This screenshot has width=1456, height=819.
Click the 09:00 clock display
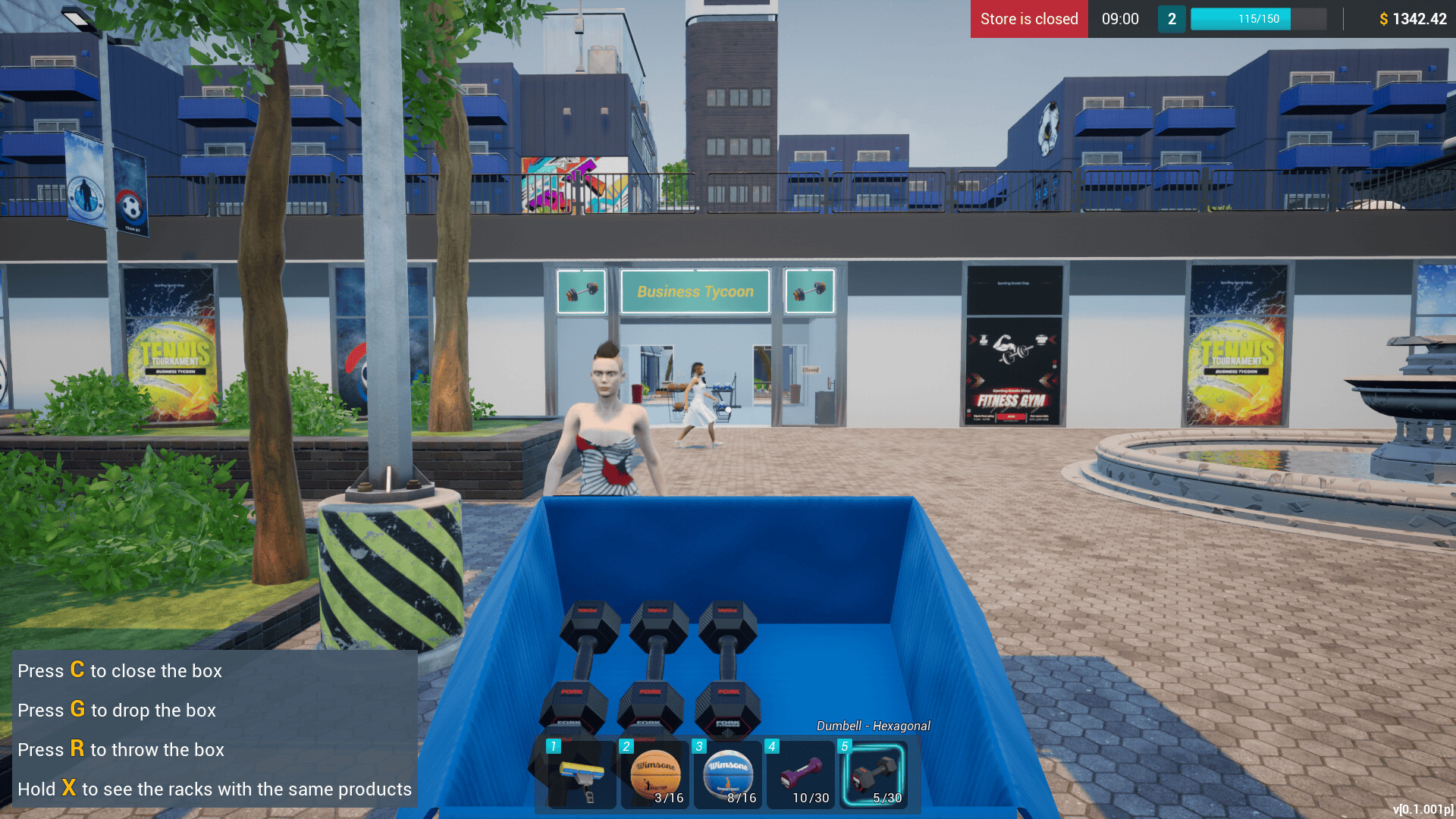[1119, 19]
